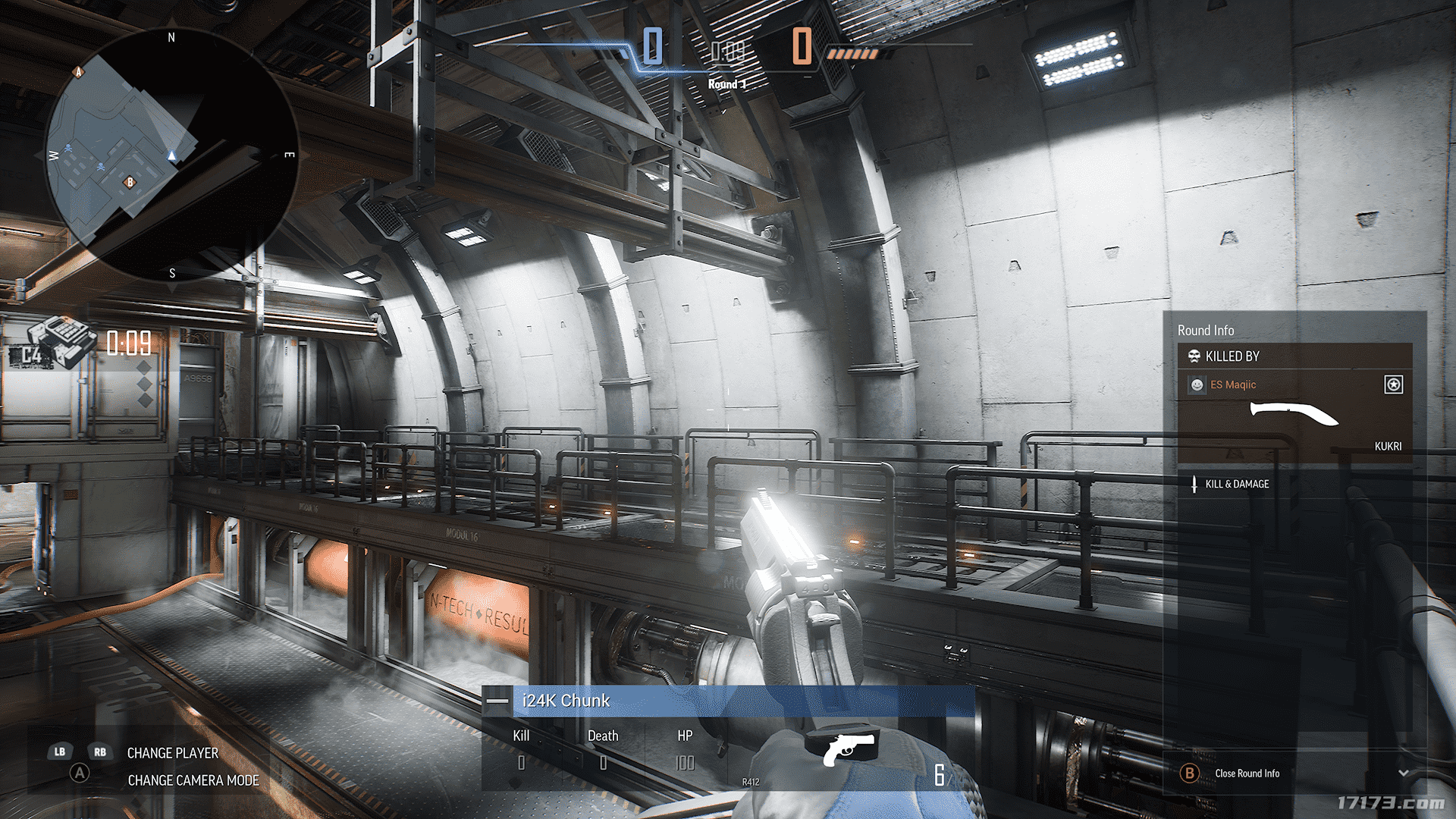This screenshot has width=1456, height=819.
Task: Select the i24K Chunk spectated player bar
Action: pyautogui.click(x=728, y=701)
